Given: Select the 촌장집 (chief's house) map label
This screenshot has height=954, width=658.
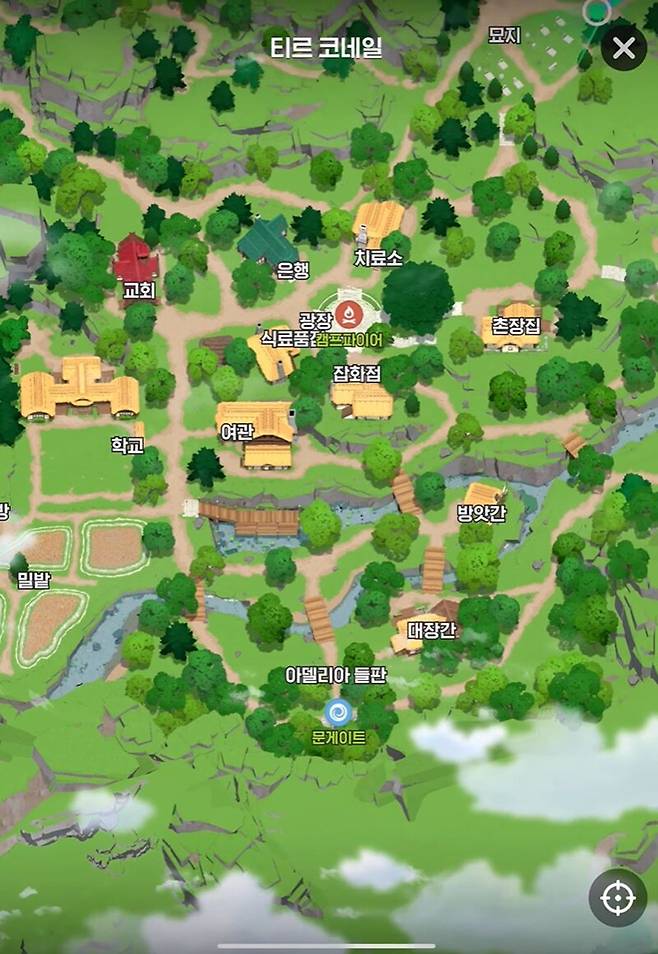Looking at the screenshot, I should (516, 324).
